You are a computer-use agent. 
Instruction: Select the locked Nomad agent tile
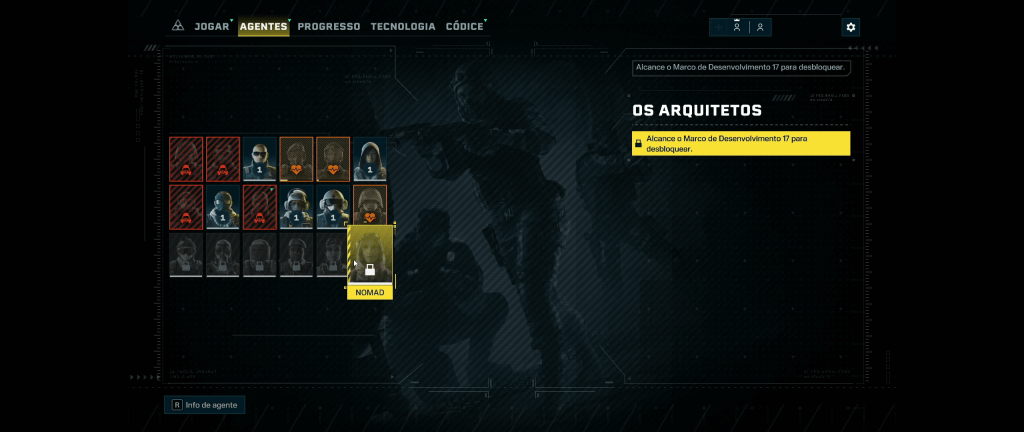(370, 256)
